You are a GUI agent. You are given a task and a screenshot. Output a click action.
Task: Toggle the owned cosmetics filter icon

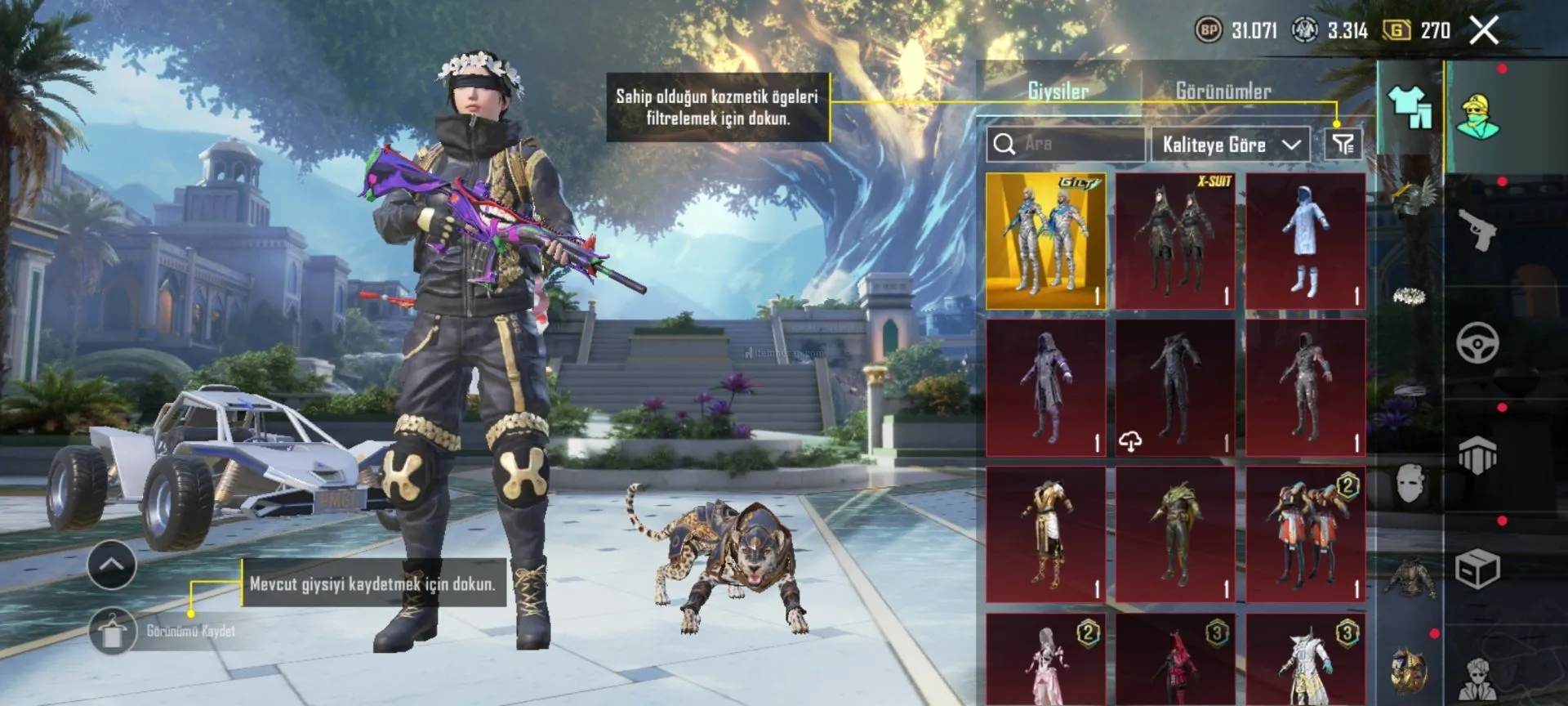(x=1343, y=145)
